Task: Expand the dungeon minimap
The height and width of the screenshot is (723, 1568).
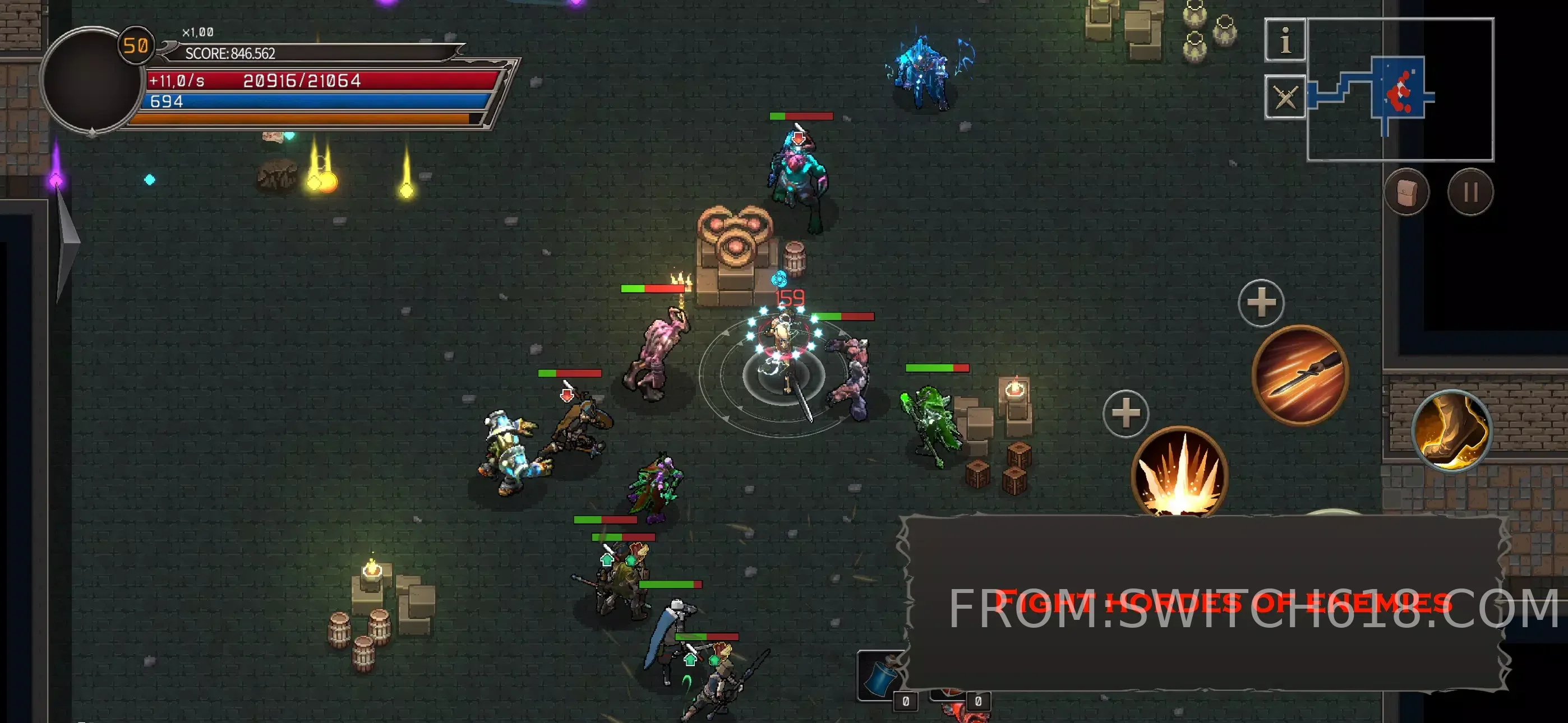Action: (x=1400, y=90)
